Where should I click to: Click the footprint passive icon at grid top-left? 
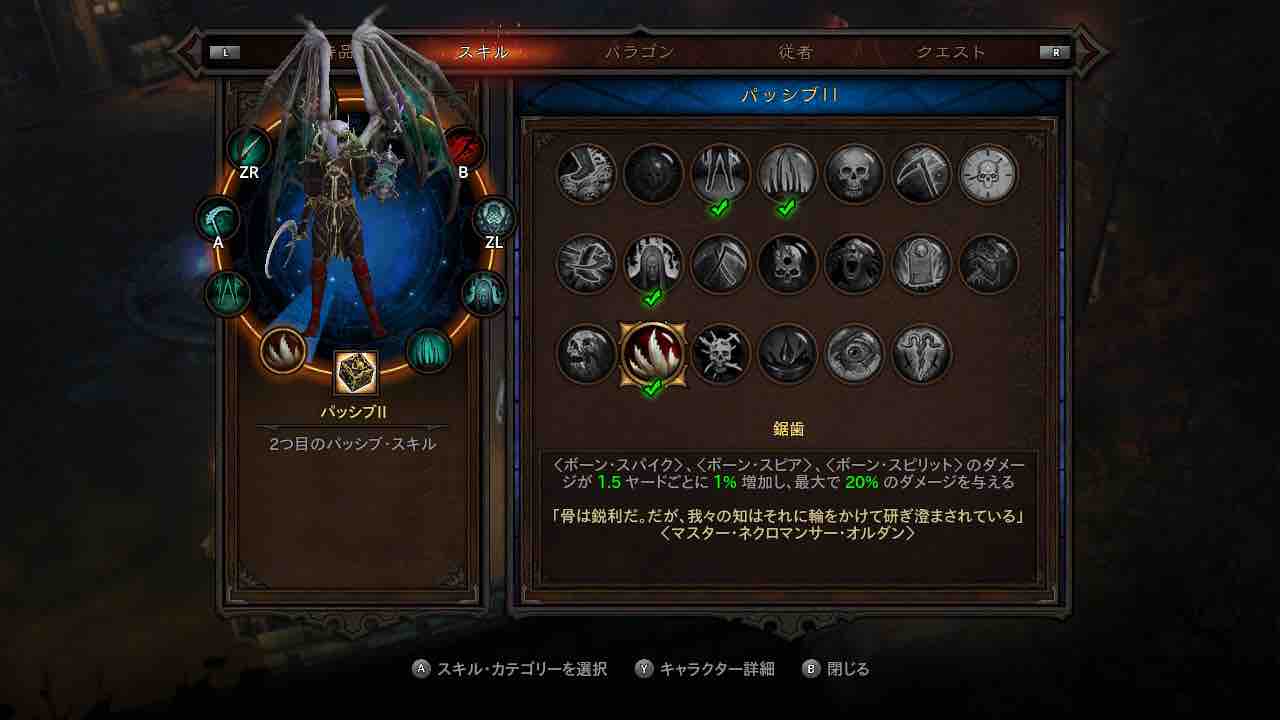(586, 173)
